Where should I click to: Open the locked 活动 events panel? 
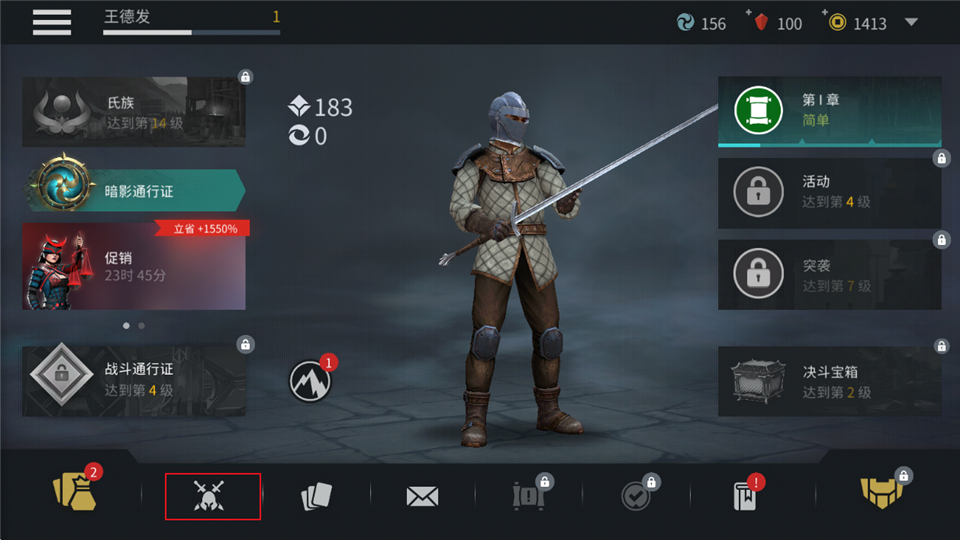[x=829, y=192]
